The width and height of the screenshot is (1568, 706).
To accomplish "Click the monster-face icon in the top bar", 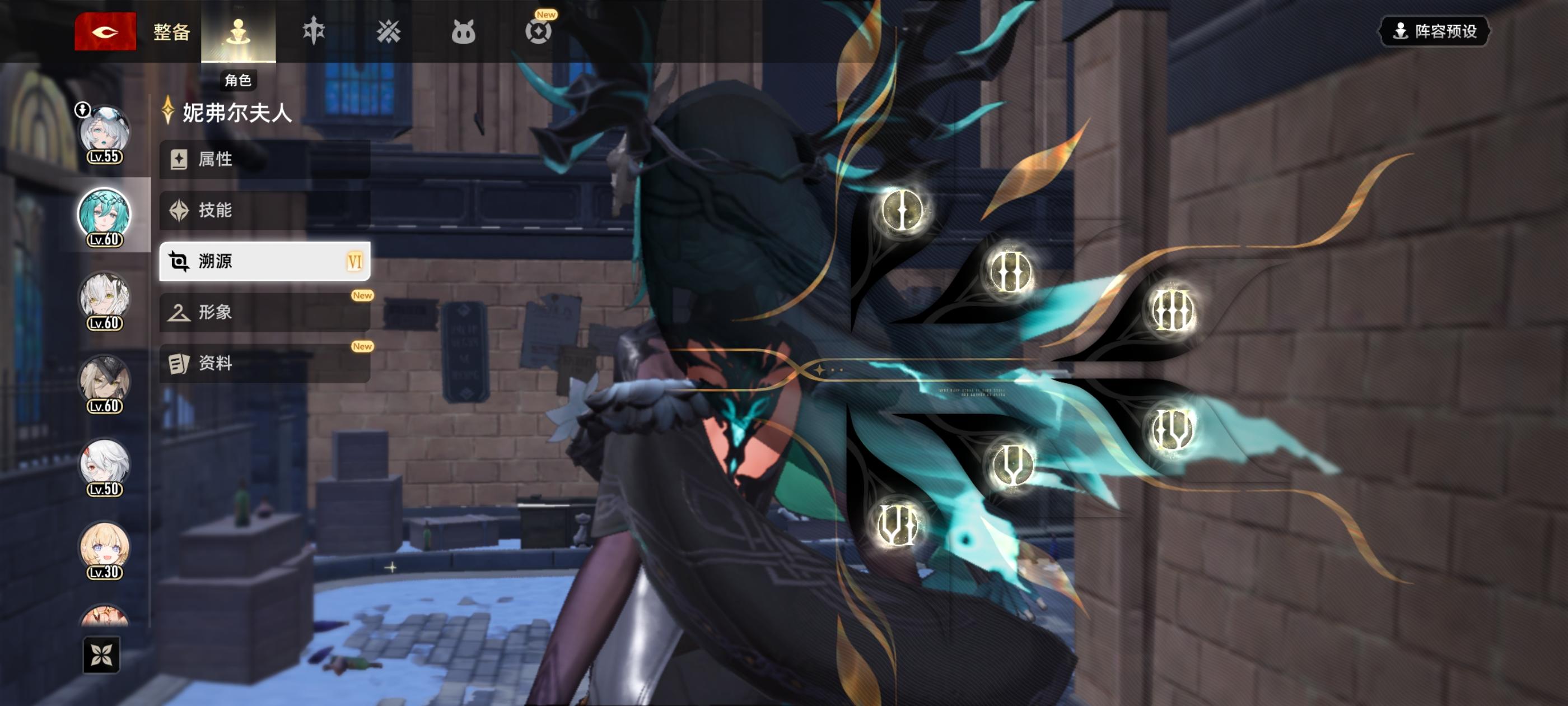I will pos(464,30).
